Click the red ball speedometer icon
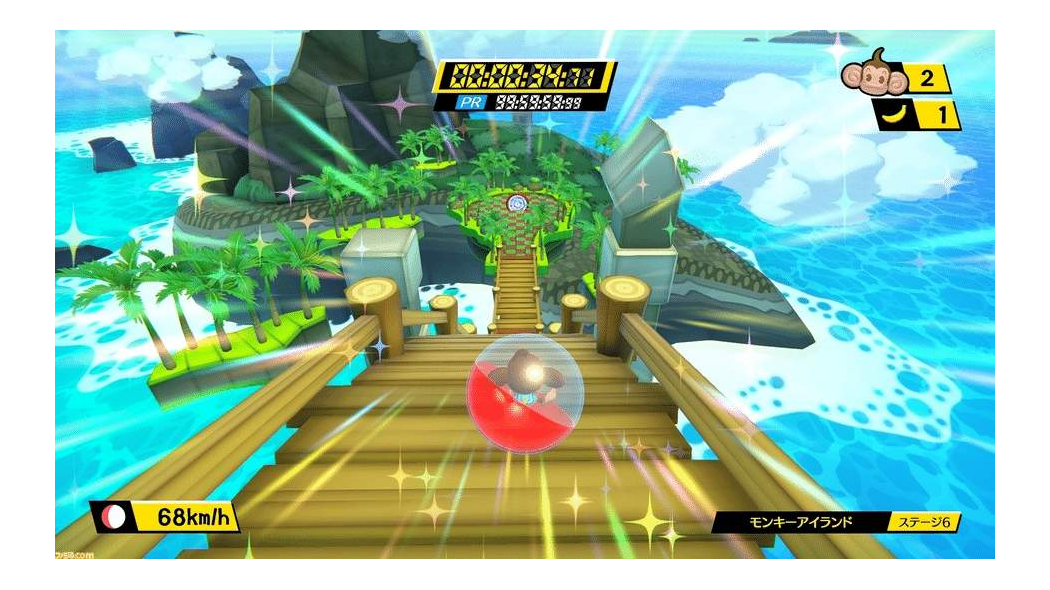 coord(112,518)
